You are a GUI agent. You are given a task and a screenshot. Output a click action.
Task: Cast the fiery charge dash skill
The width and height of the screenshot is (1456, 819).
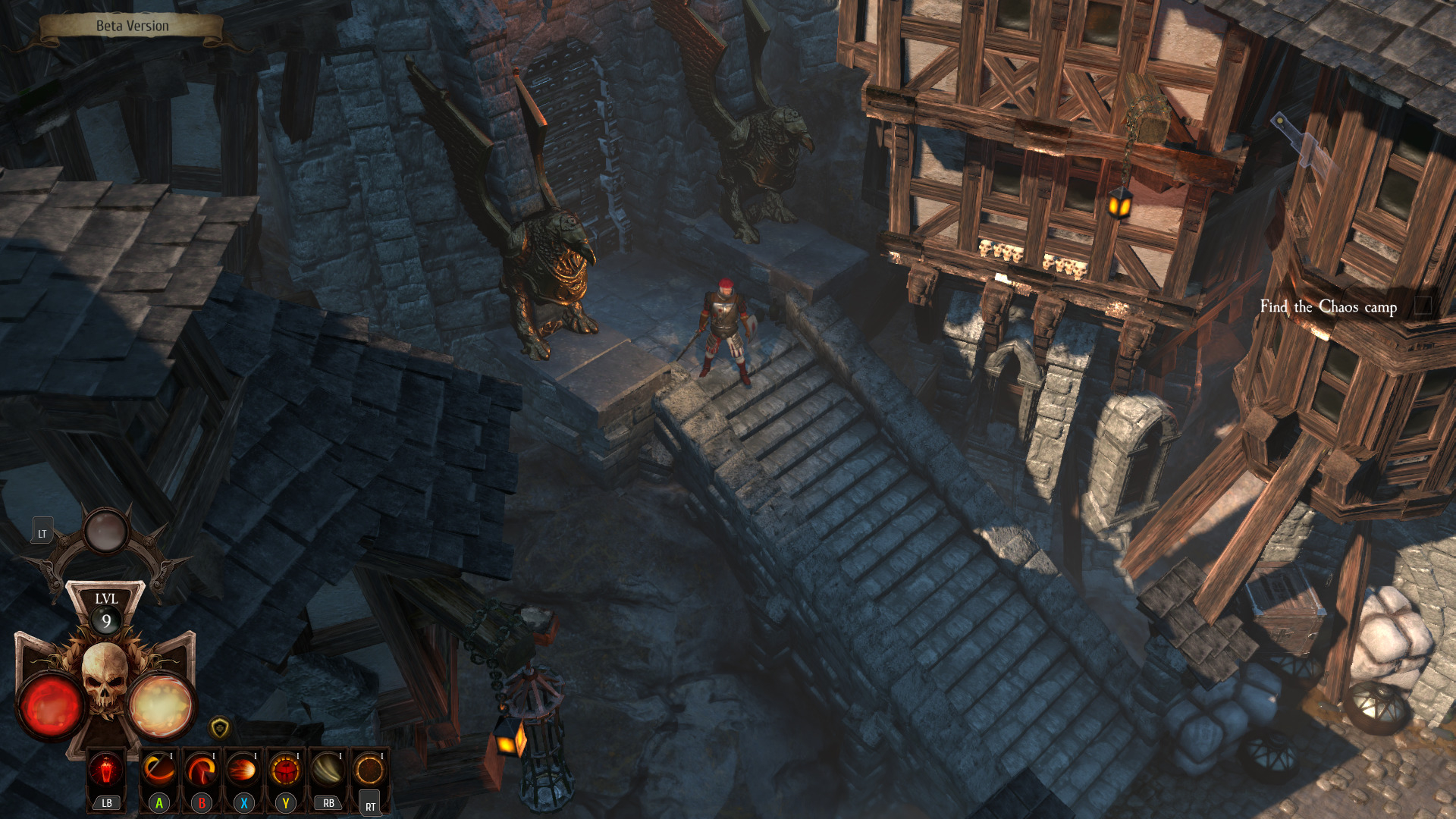[x=243, y=770]
